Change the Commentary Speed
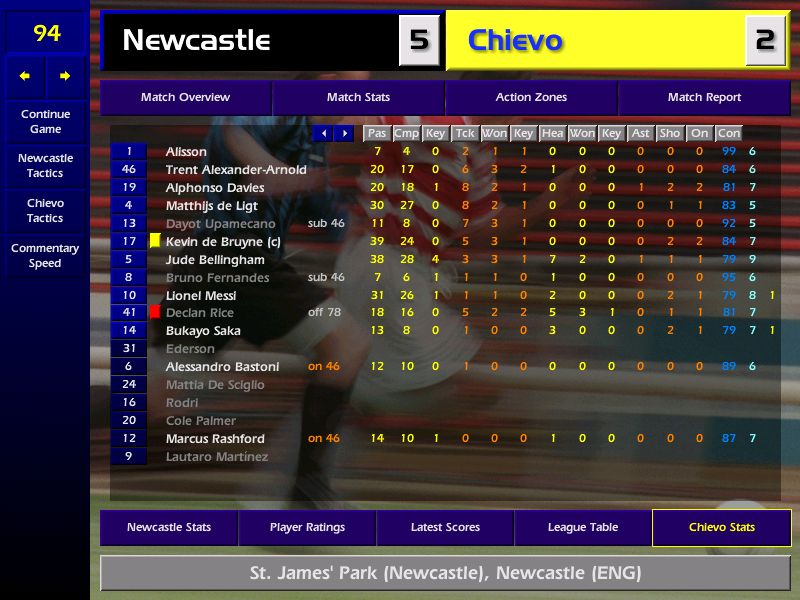The image size is (800, 600). (45, 255)
